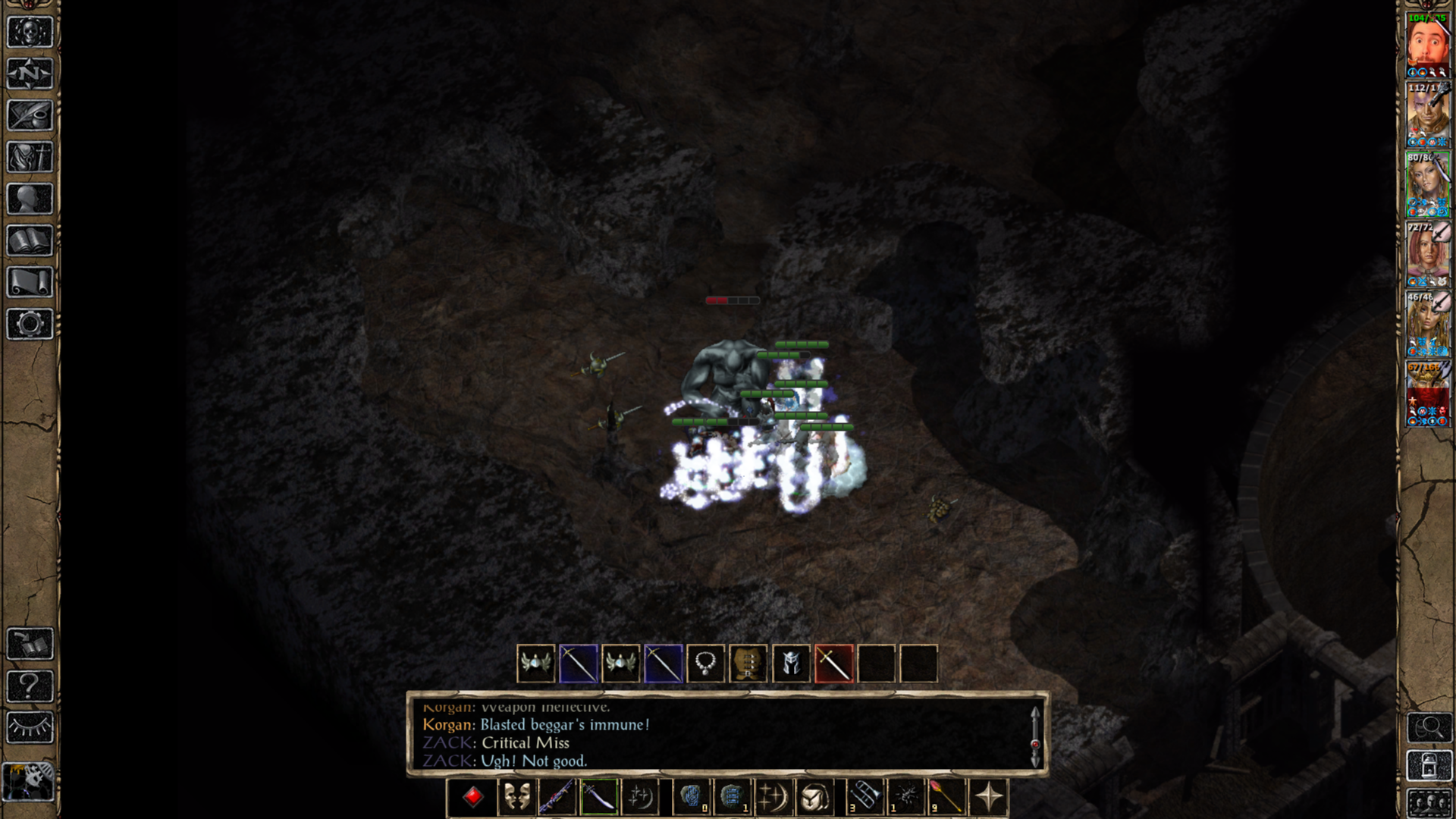Toggle the magnifying glass zoom button
1456x819 pixels.
(1429, 728)
